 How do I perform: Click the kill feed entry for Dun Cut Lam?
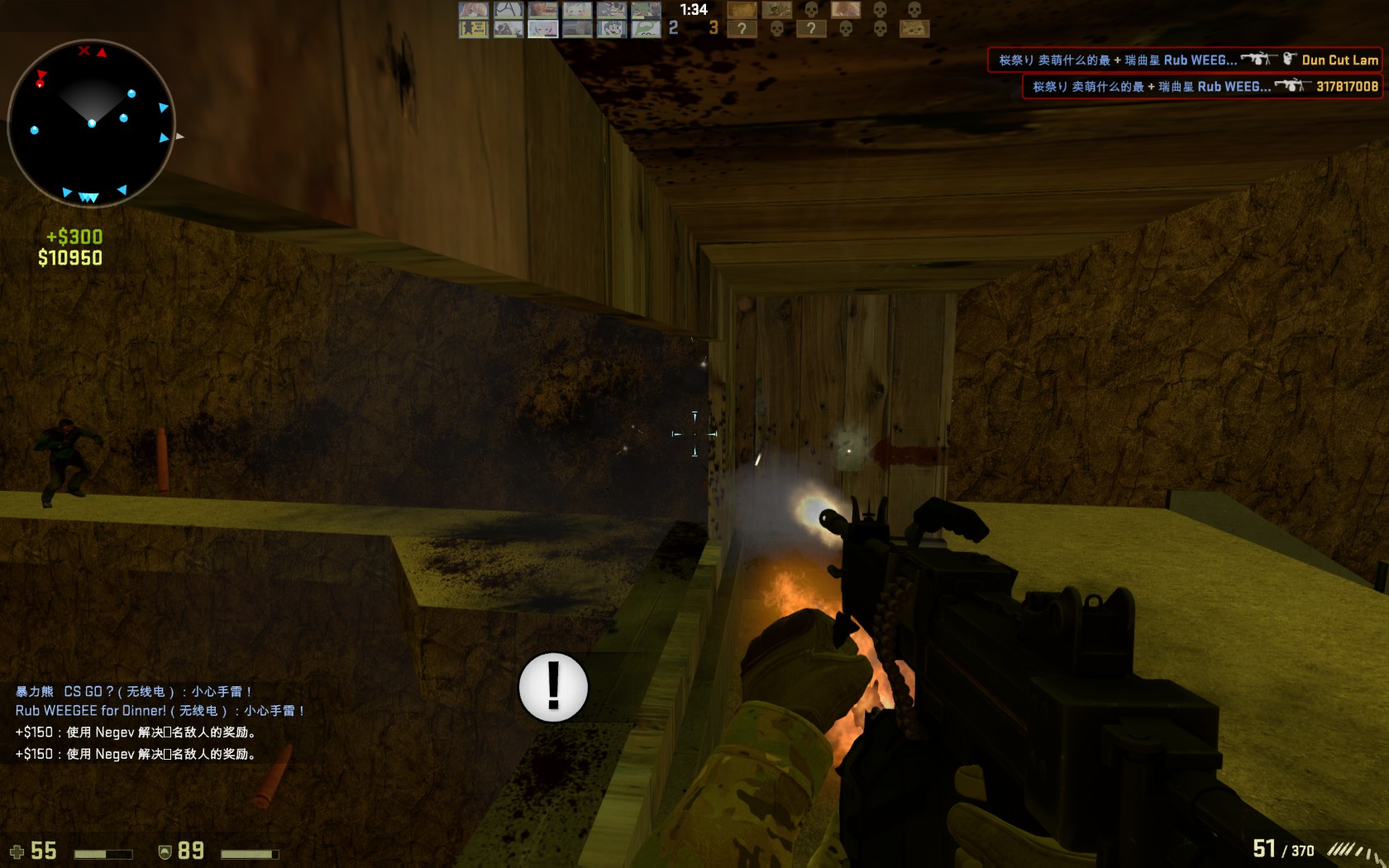[x=1185, y=60]
